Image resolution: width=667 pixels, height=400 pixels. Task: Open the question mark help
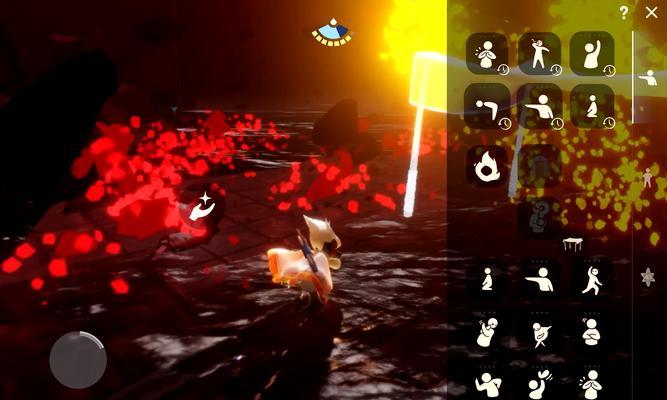click(x=624, y=13)
